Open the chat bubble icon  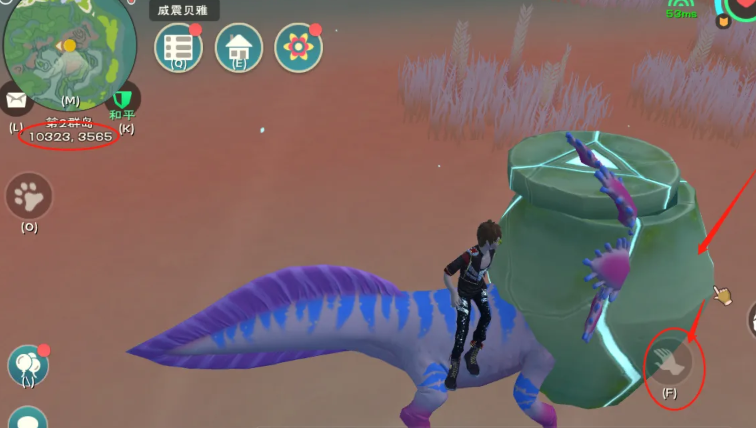click(27, 420)
